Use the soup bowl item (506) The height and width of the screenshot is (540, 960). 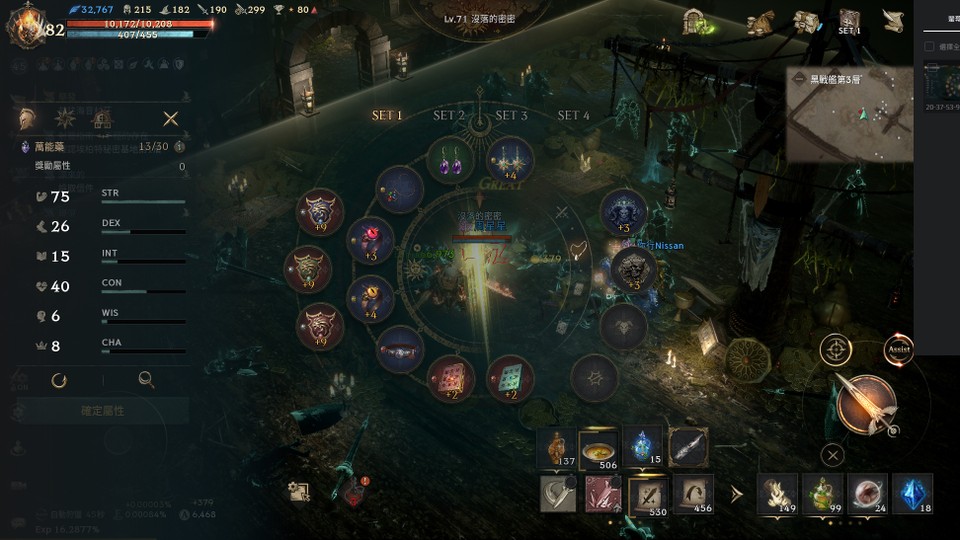click(x=599, y=449)
